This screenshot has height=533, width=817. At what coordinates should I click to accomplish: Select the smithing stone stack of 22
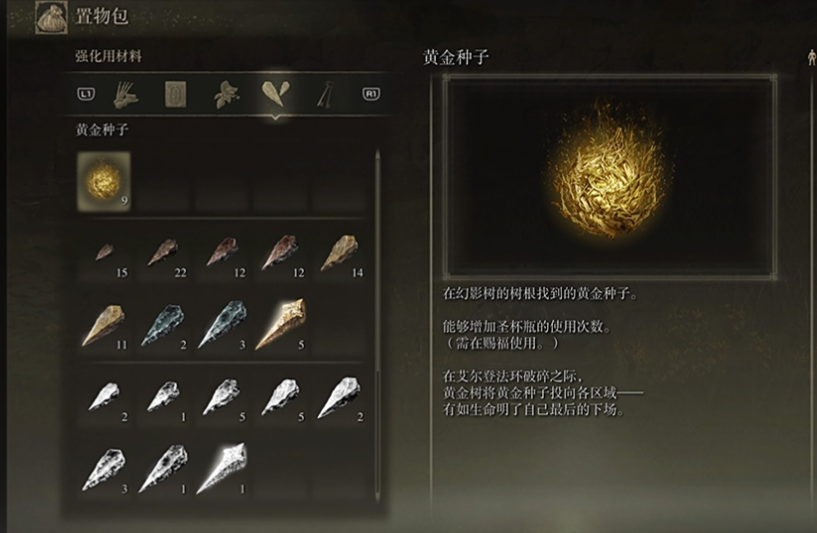[162, 254]
